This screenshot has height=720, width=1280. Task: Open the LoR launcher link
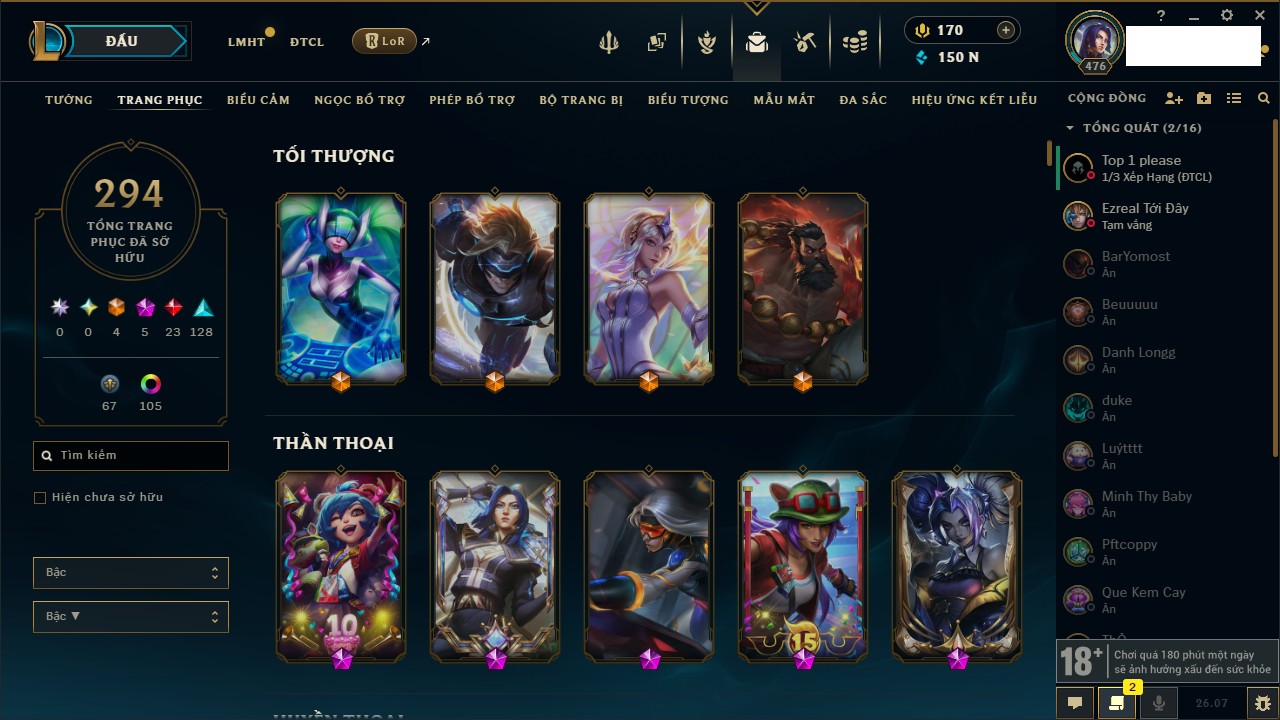pos(385,41)
